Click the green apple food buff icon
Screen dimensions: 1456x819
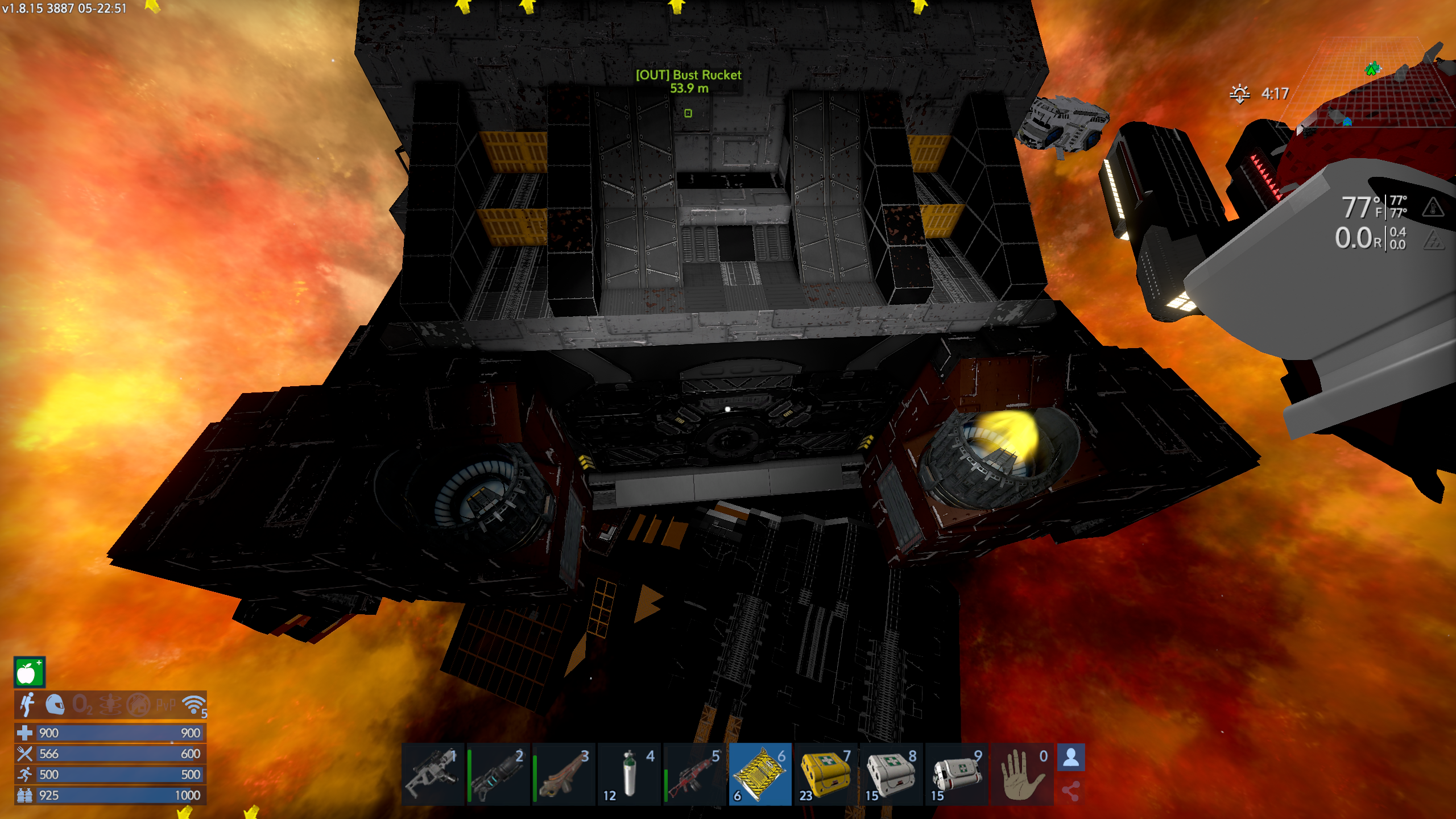[29, 673]
